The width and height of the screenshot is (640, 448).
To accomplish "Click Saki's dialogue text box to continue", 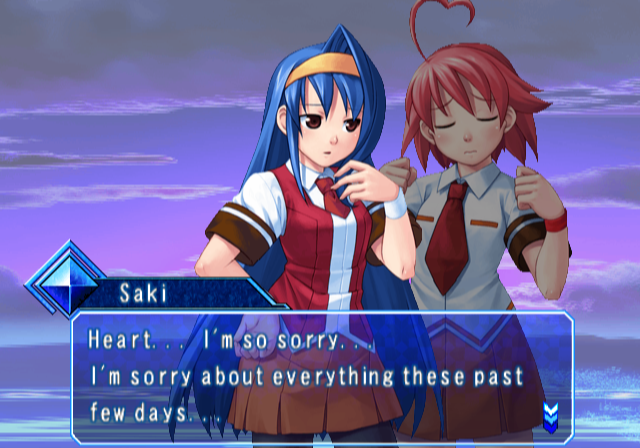I will click(320, 376).
